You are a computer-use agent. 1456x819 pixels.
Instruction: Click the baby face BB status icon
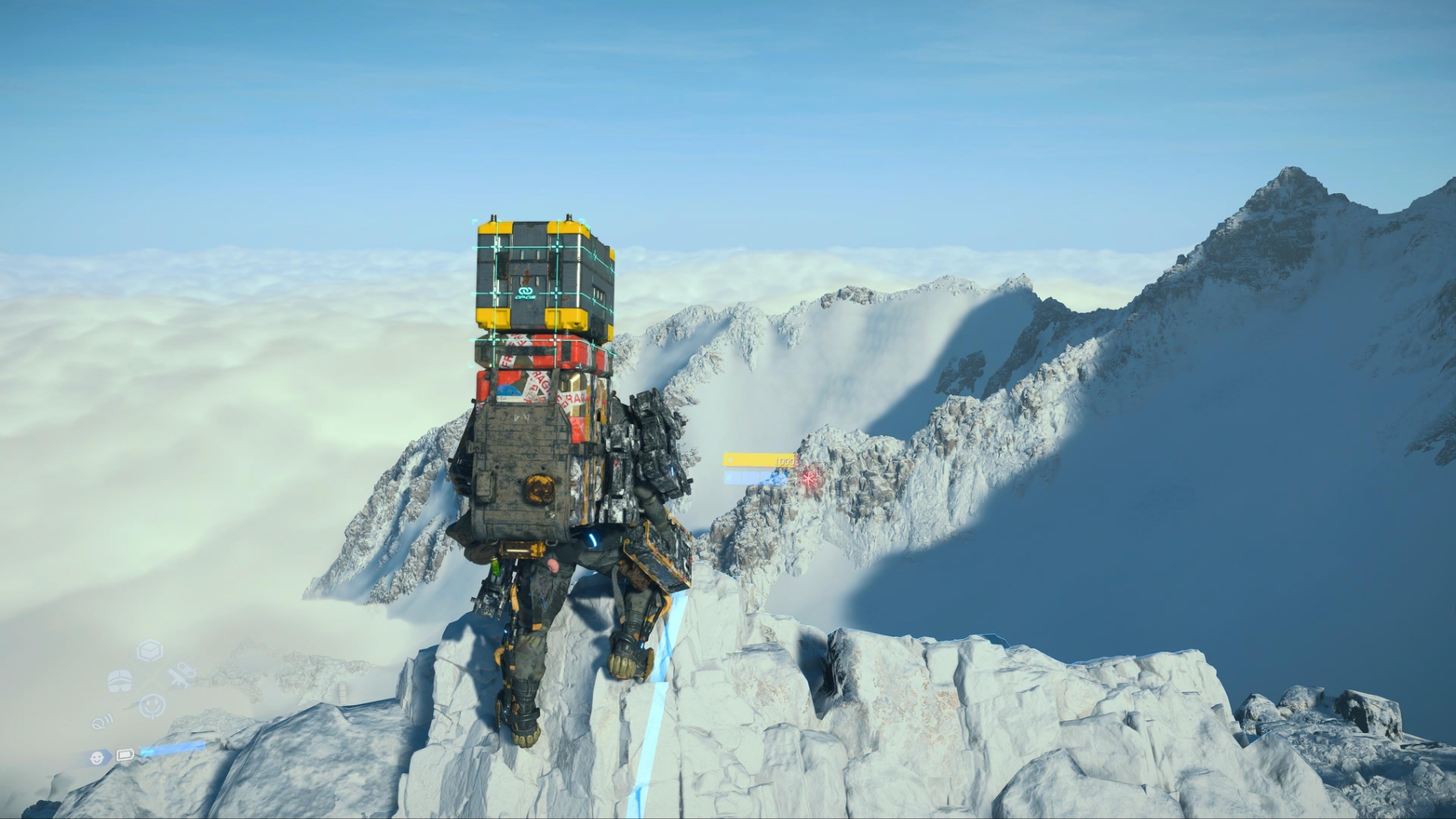(x=97, y=757)
